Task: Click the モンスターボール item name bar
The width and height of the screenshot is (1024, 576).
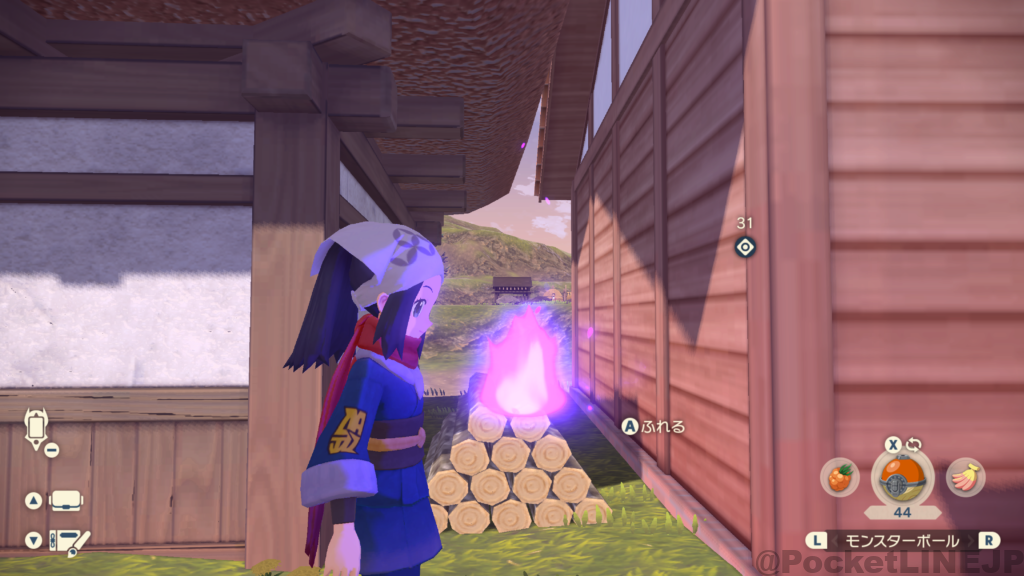Action: click(903, 540)
